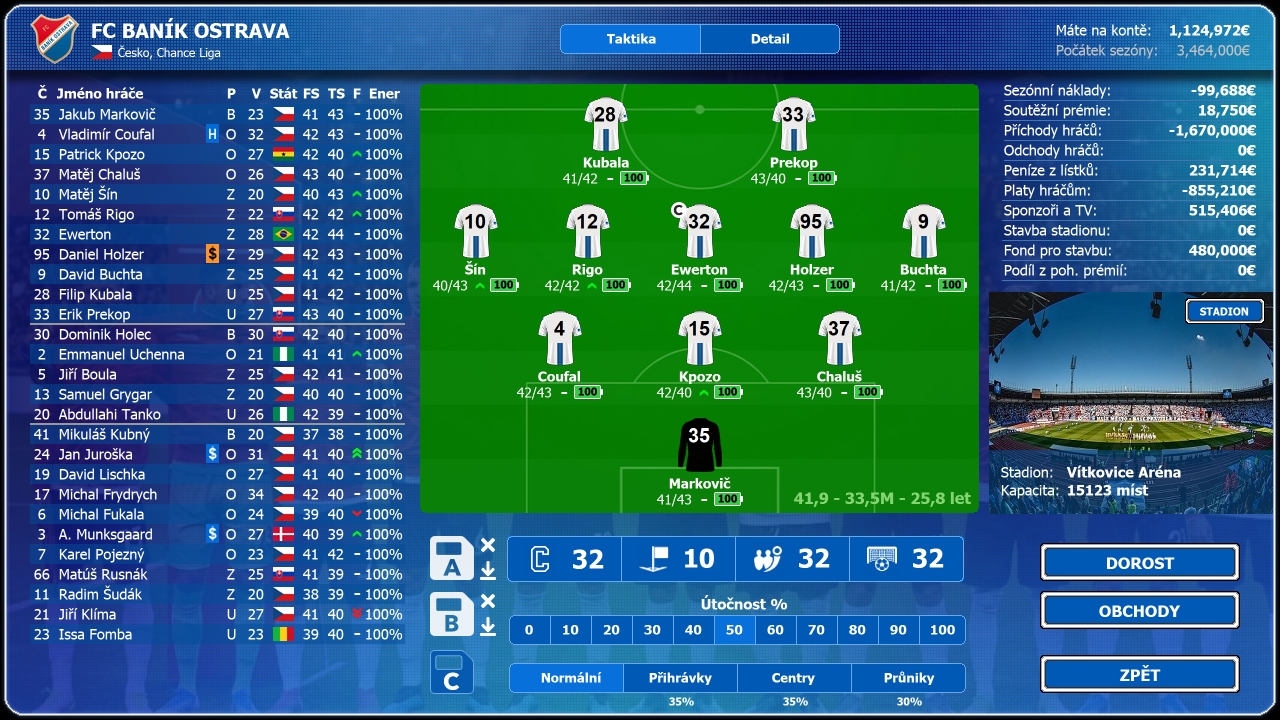Click Markovič's goalkeeper jersey on the pitch
1280x720 pixels.
[x=700, y=445]
